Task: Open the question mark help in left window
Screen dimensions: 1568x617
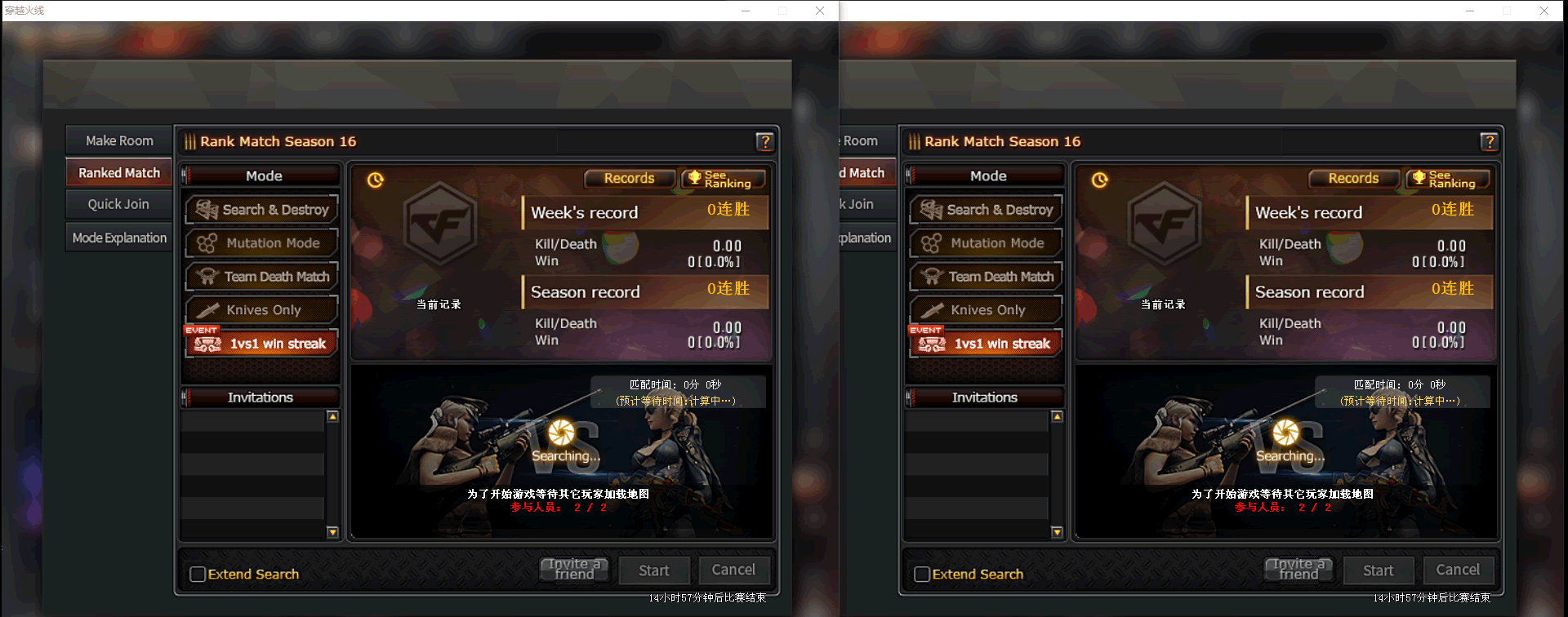Action: [x=764, y=142]
